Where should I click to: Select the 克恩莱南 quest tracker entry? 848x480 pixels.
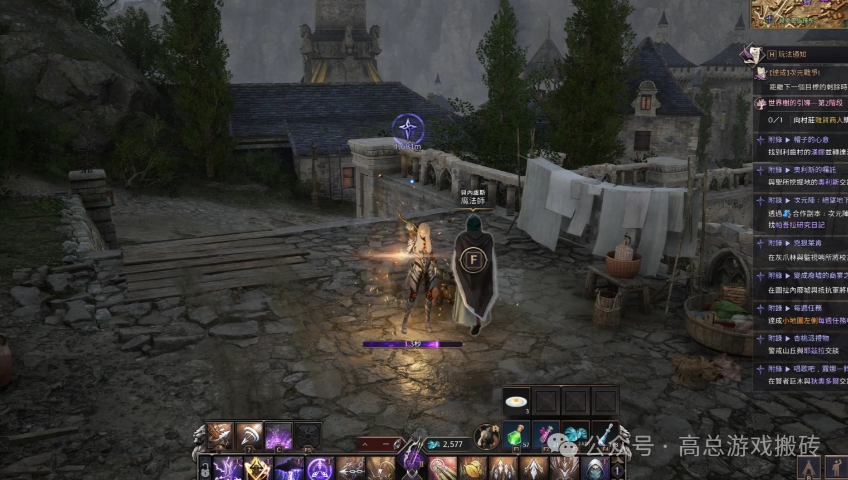tap(802, 241)
